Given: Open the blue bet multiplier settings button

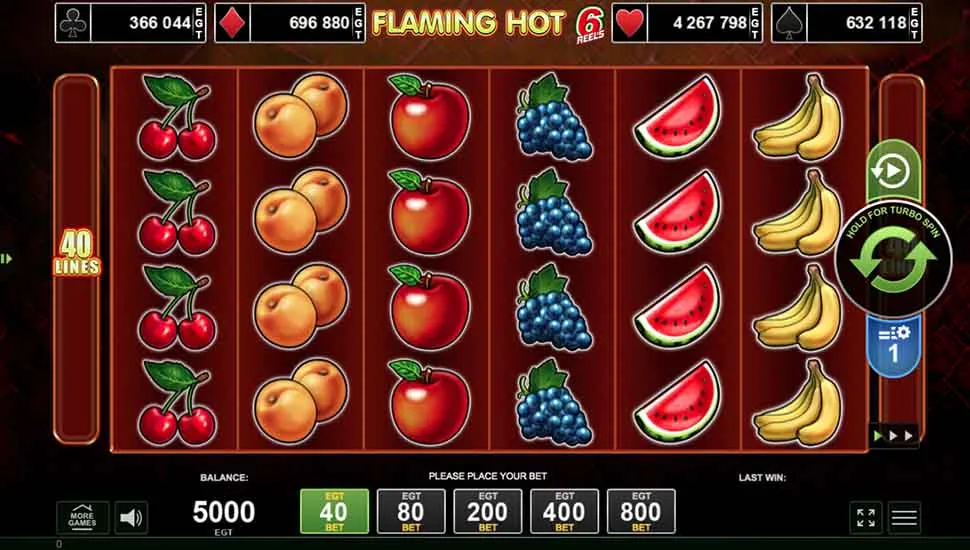Looking at the screenshot, I should point(893,343).
